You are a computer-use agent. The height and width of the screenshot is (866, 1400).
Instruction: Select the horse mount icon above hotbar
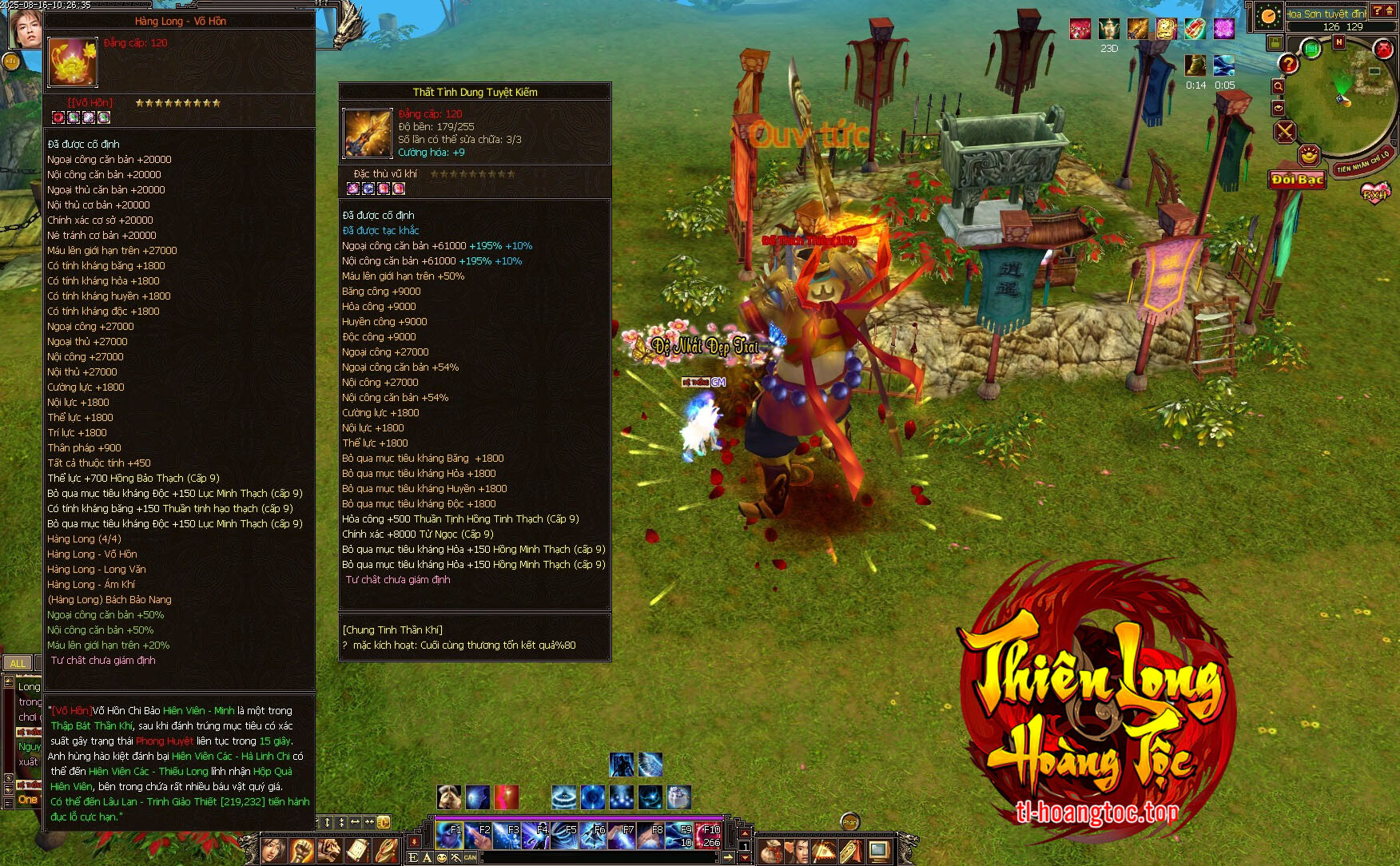[449, 796]
